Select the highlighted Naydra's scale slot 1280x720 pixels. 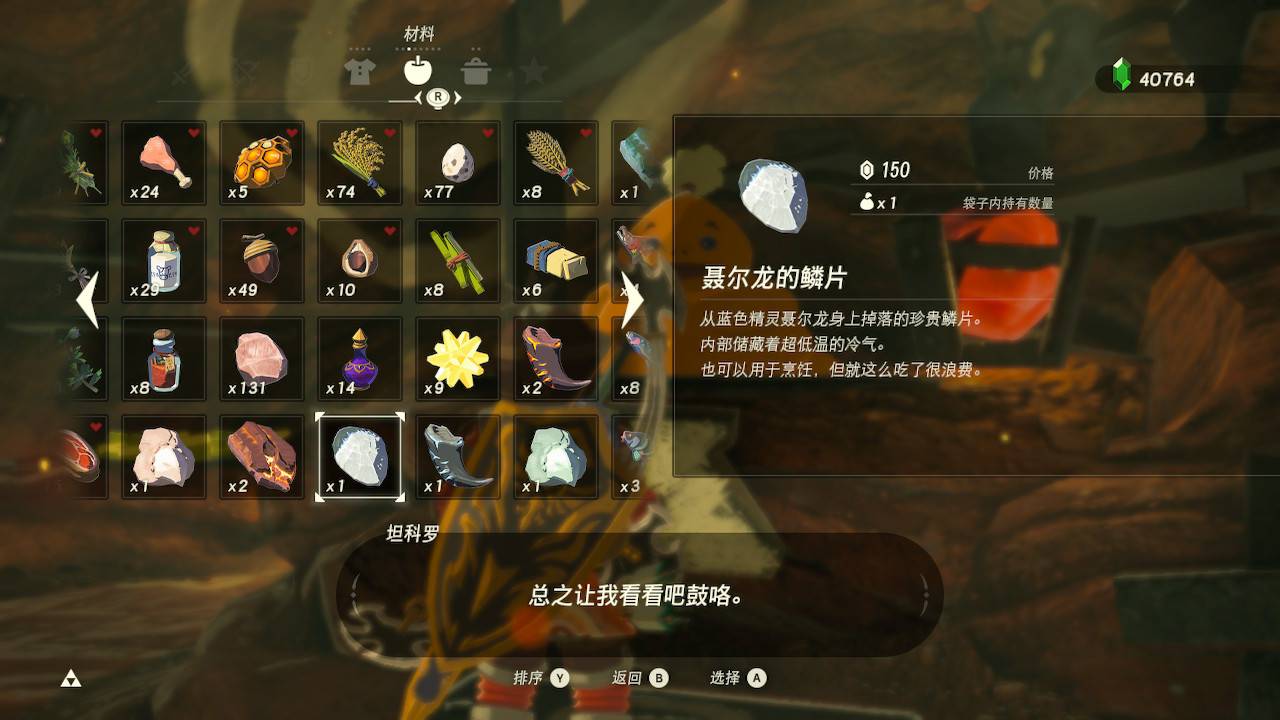[360, 457]
